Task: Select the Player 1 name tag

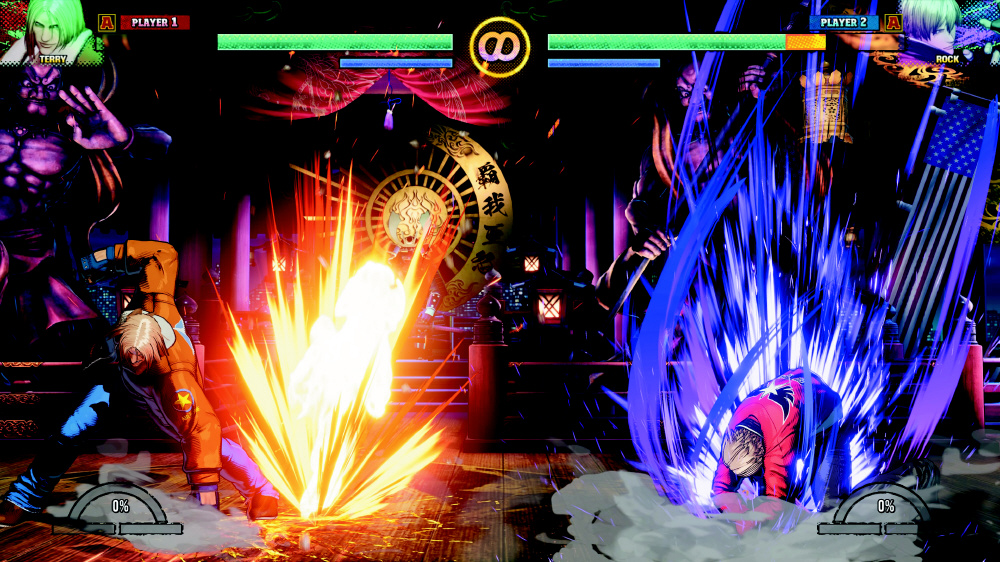Action: pos(154,22)
